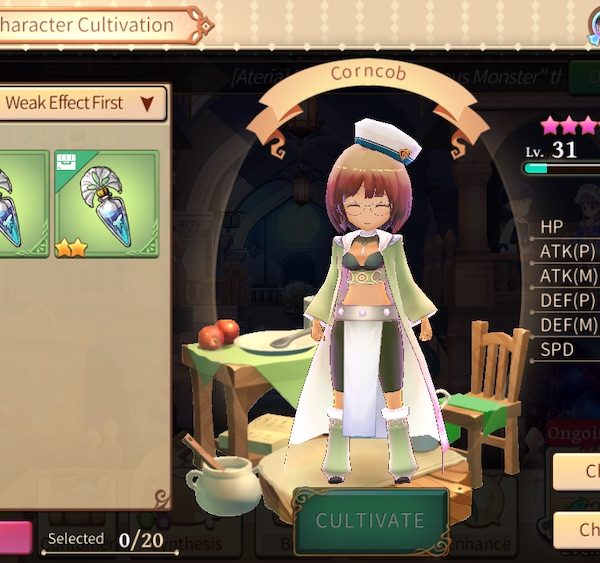Open the Weak Effect First sort dropdown
The image size is (600, 563).
(x=82, y=103)
